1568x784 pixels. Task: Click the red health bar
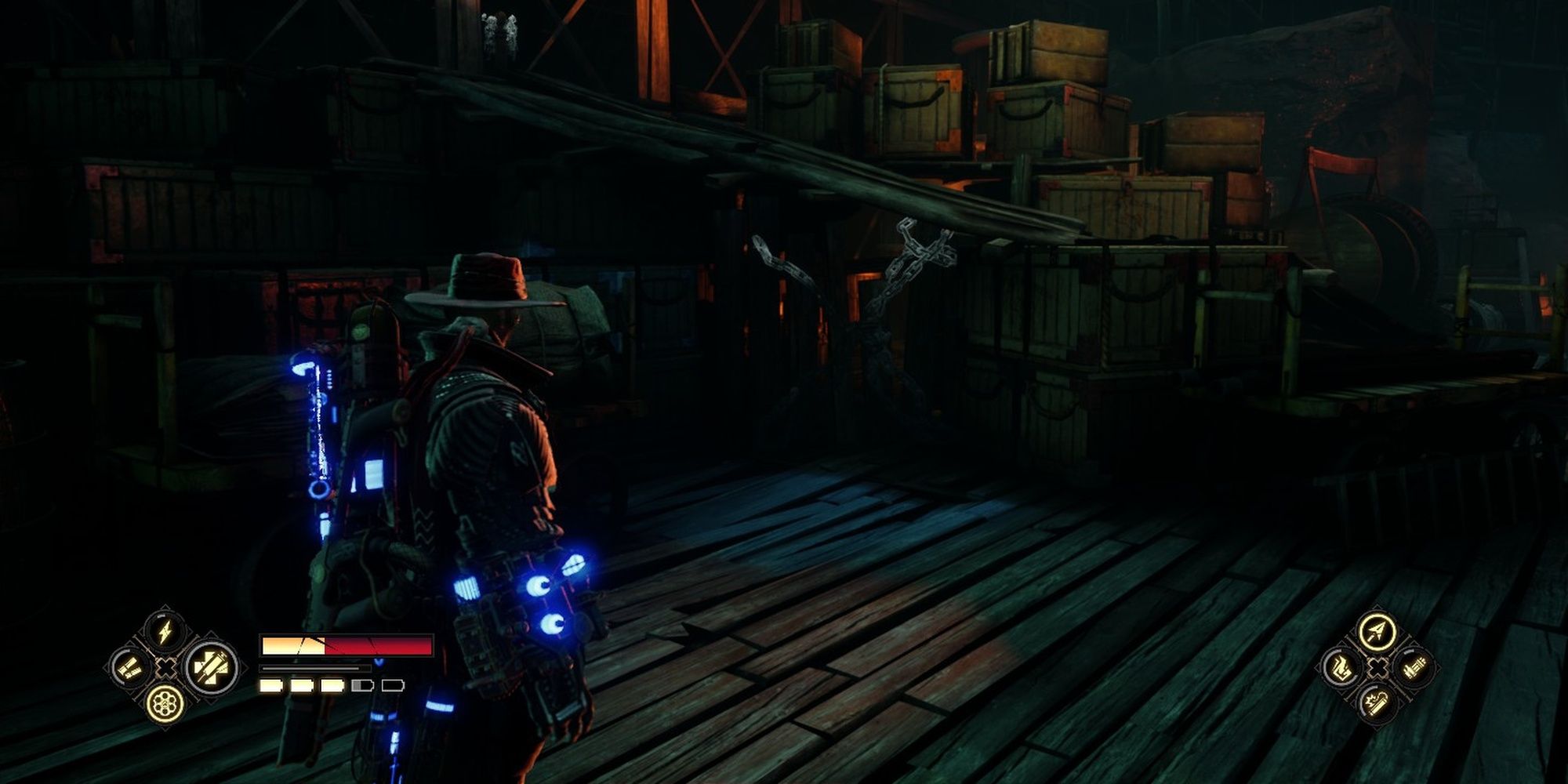[x=376, y=645]
